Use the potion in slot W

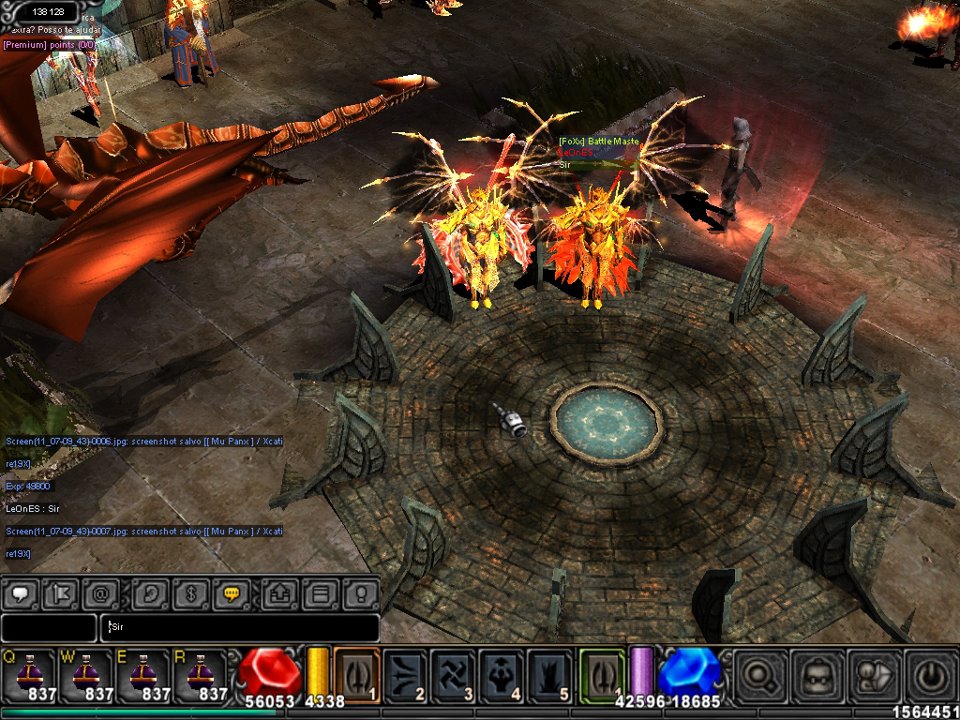pyautogui.click(x=85, y=673)
